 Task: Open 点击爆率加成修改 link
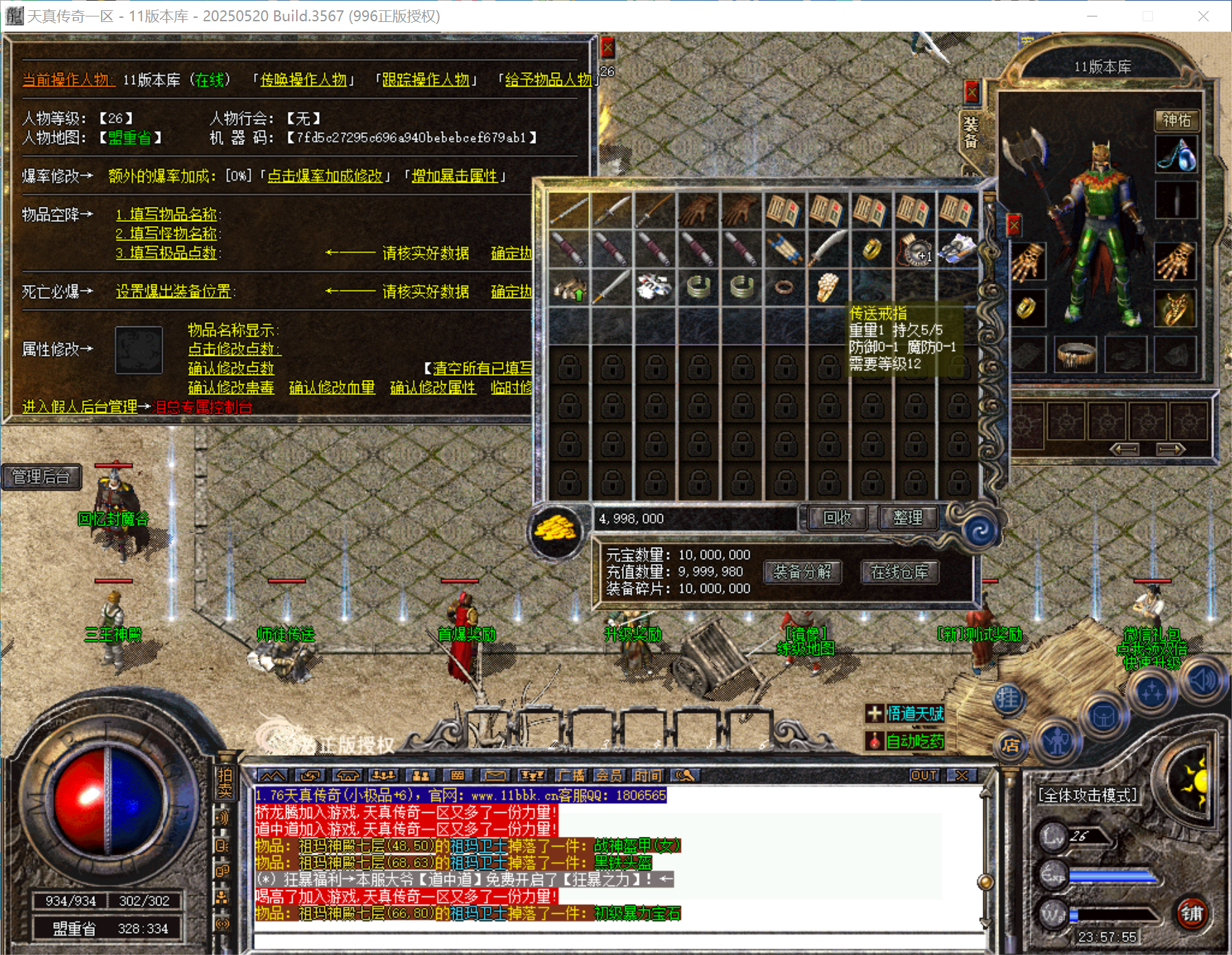click(x=325, y=177)
